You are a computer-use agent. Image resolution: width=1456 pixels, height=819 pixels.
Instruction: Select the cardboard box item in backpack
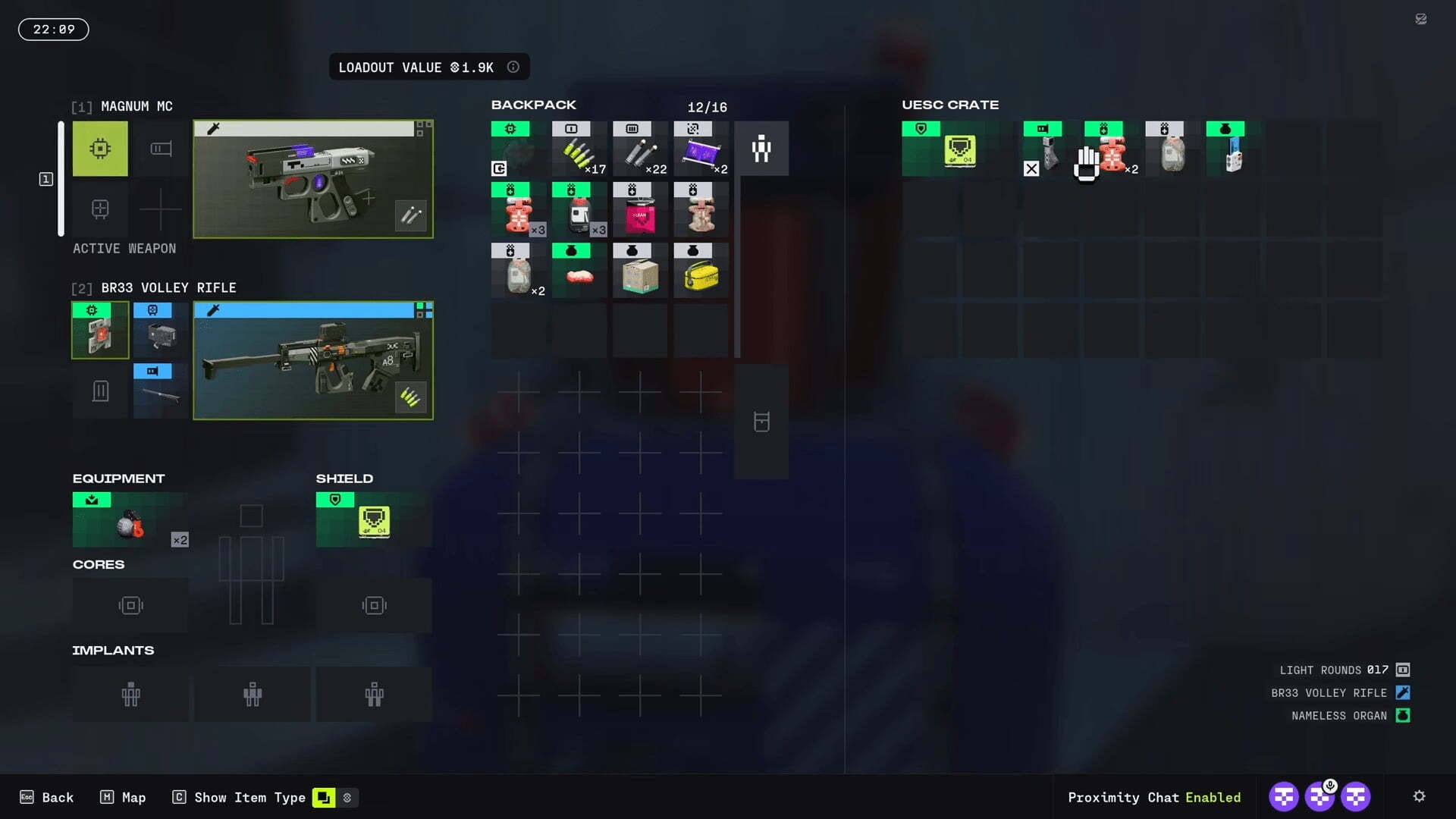(640, 271)
